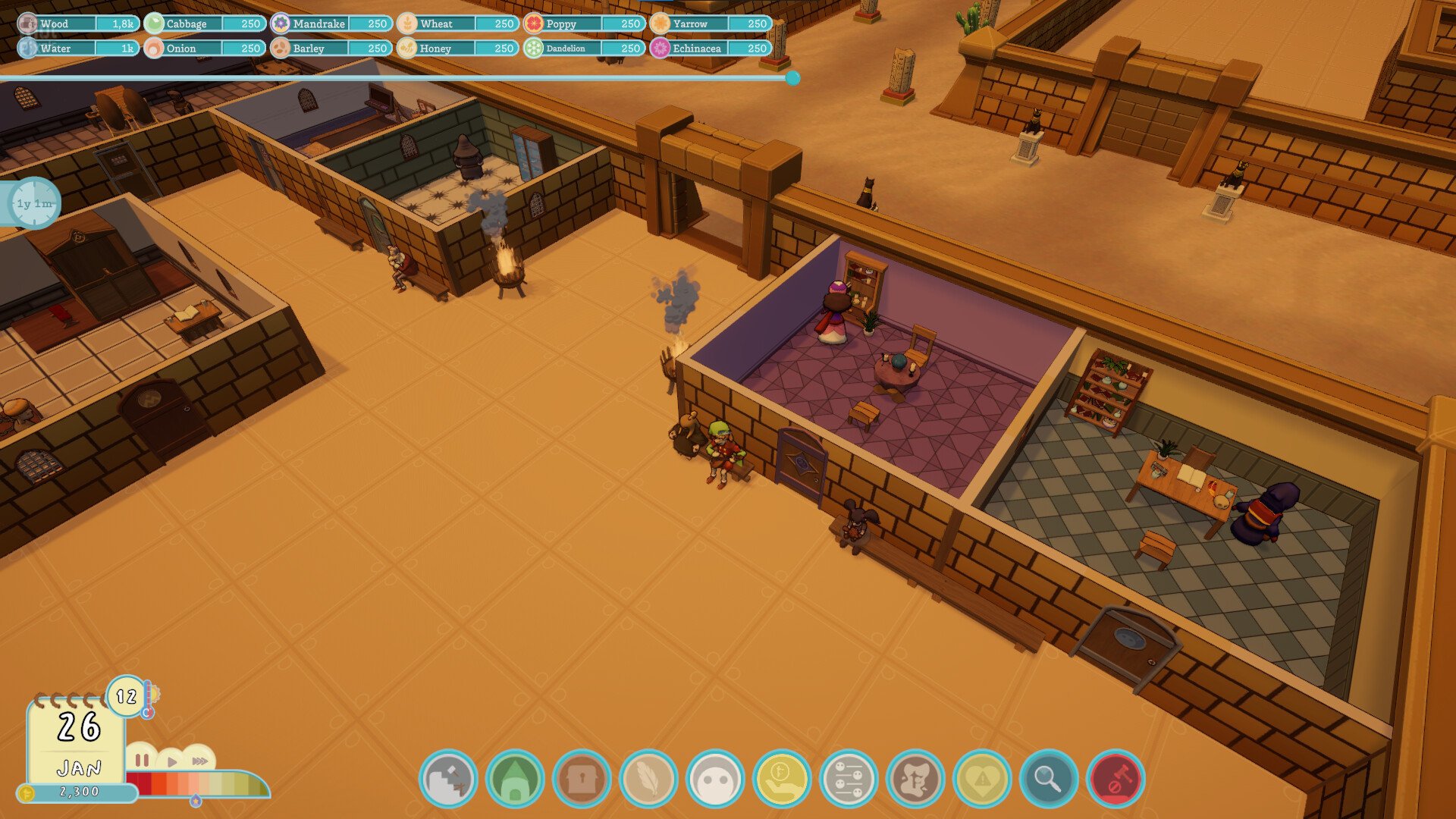Image resolution: width=1456 pixels, height=819 pixels.
Task: Open the brown keyhole chest menu
Action: point(582,778)
